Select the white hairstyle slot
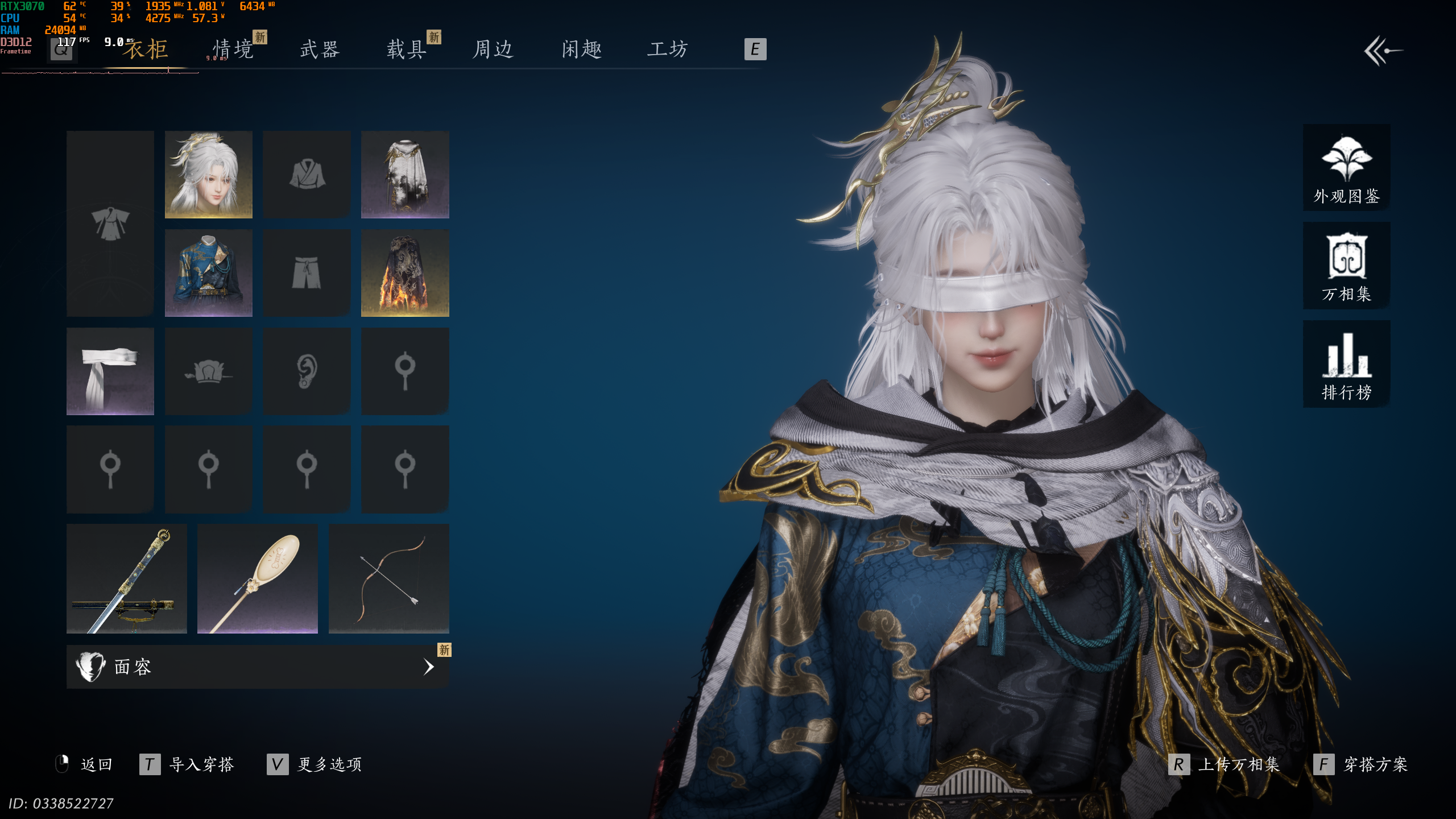This screenshot has width=1456, height=819. 208,175
